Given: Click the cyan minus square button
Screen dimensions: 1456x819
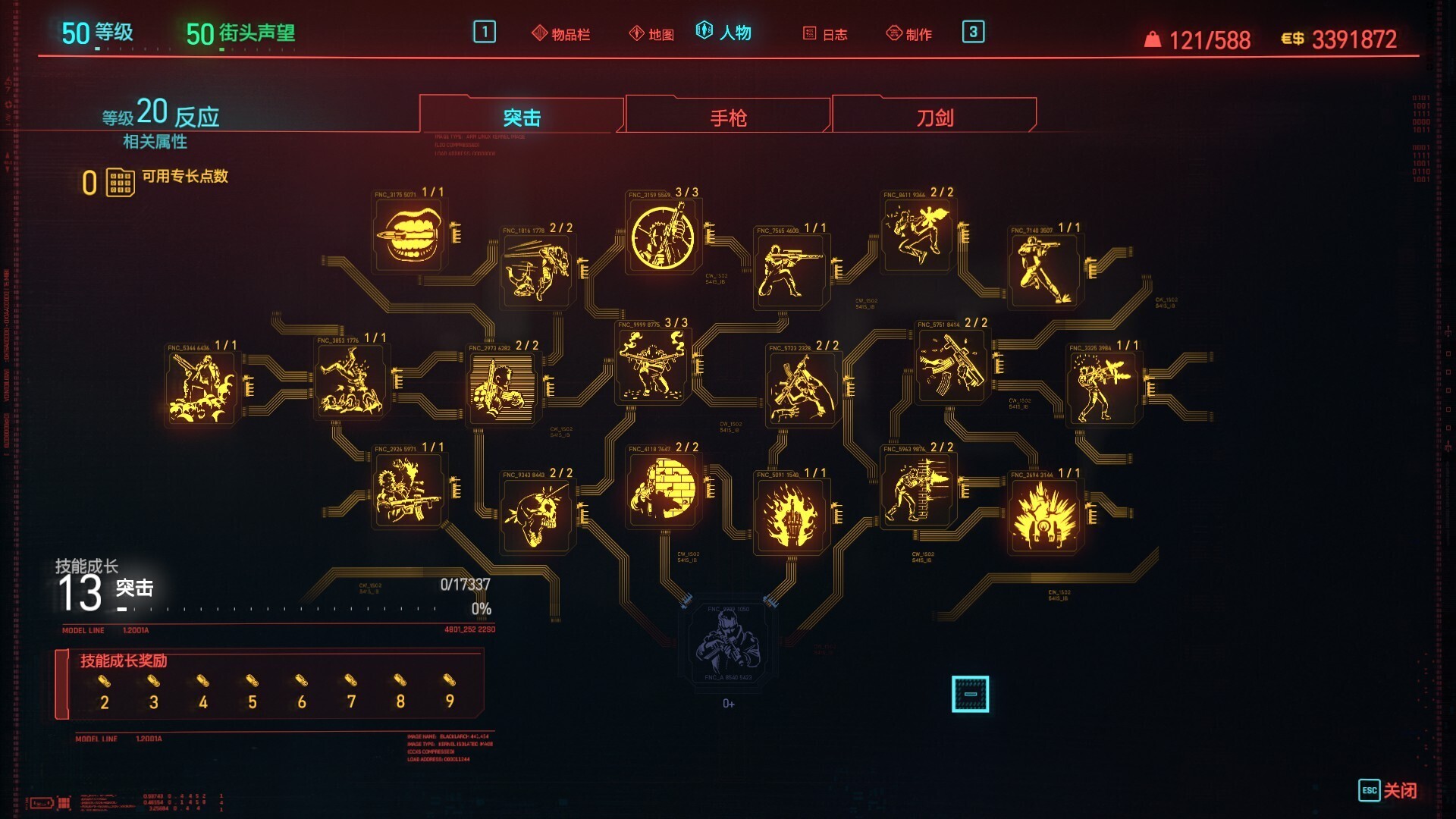Looking at the screenshot, I should coord(970,694).
